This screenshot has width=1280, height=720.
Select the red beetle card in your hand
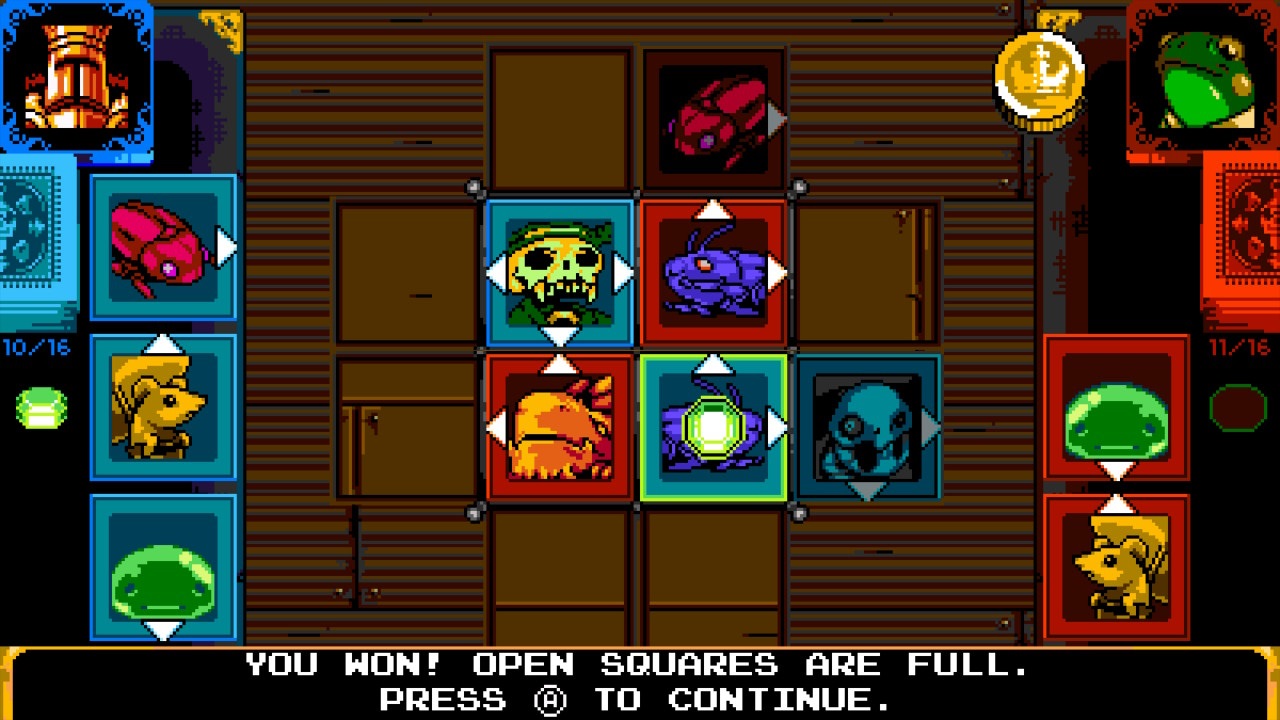(162, 245)
